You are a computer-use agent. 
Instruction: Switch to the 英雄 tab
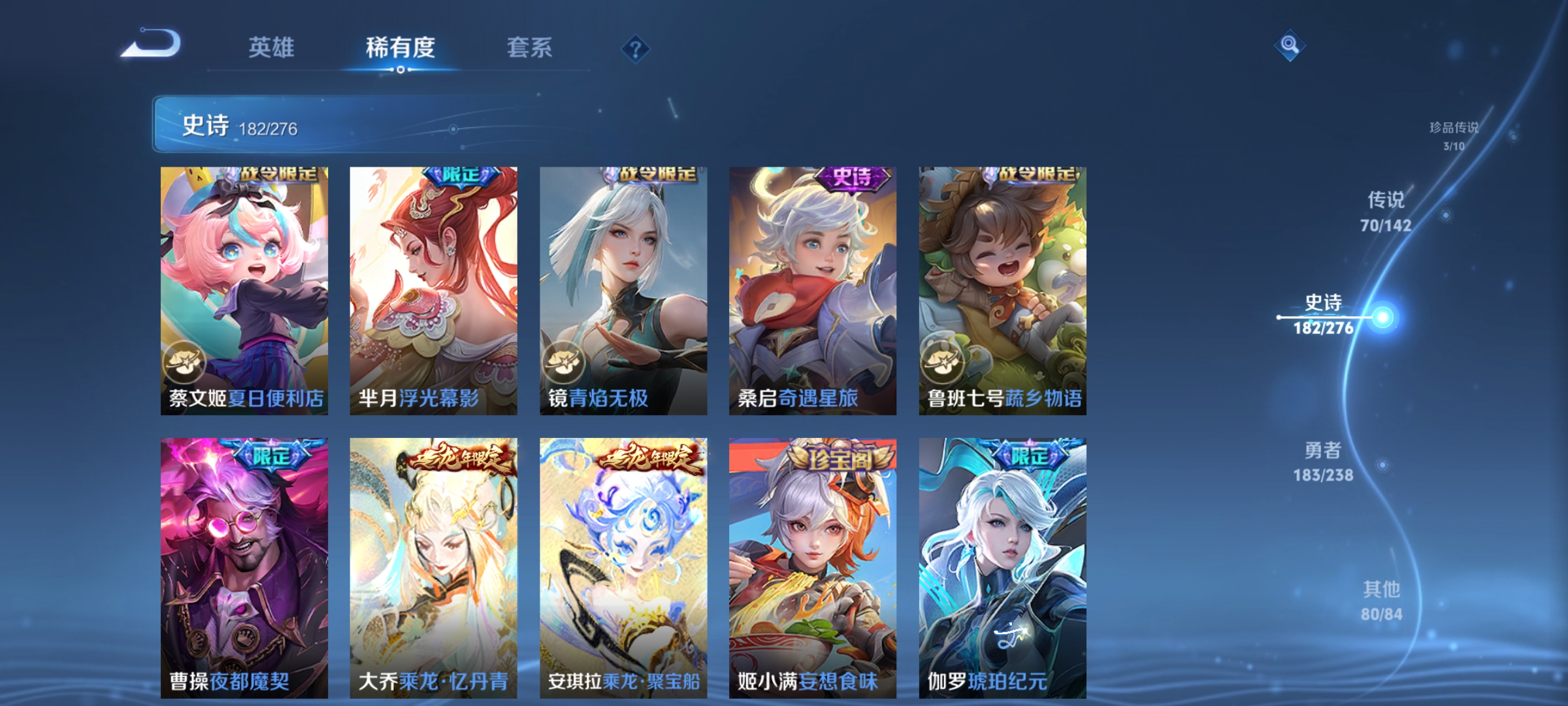272,48
